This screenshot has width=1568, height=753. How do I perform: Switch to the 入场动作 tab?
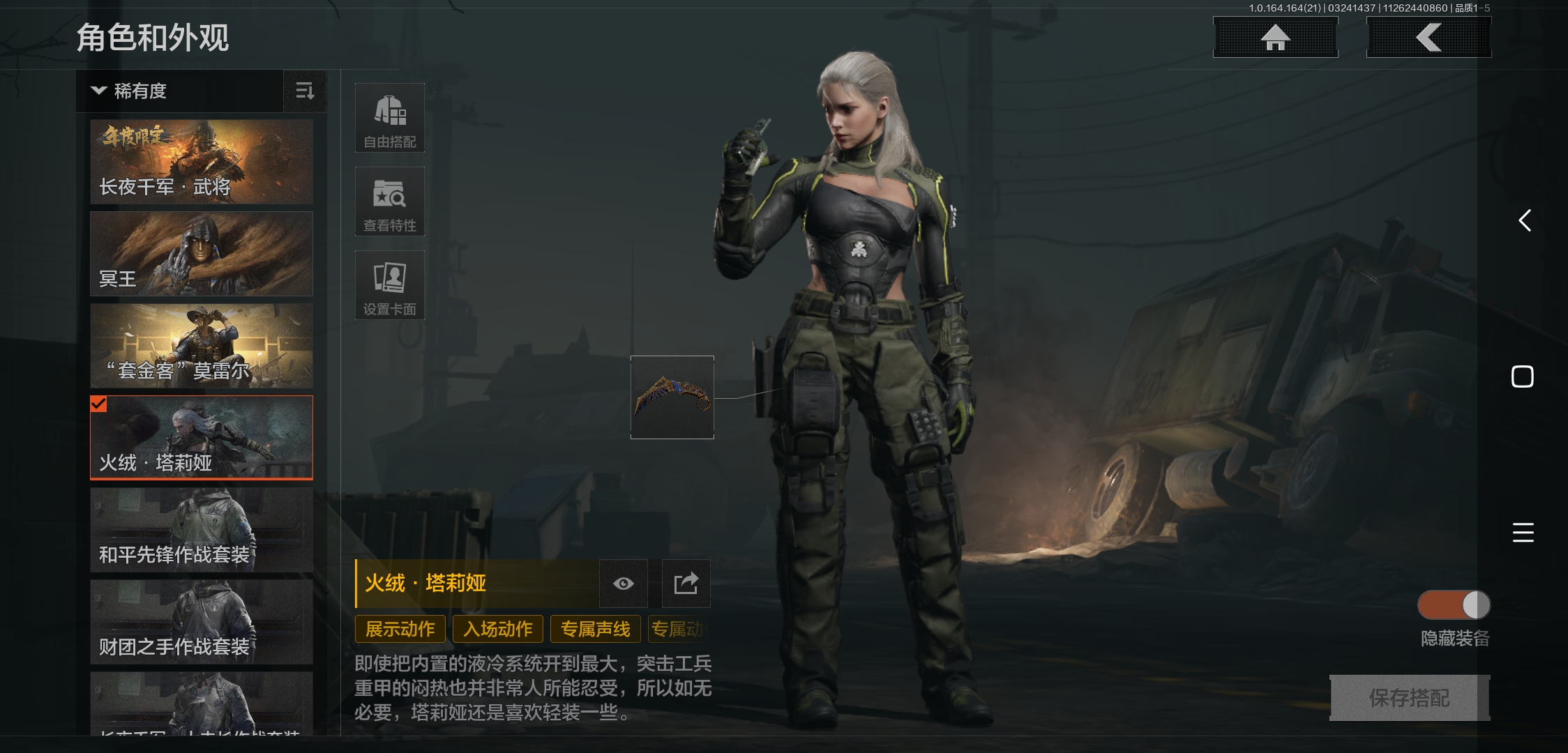(x=497, y=628)
